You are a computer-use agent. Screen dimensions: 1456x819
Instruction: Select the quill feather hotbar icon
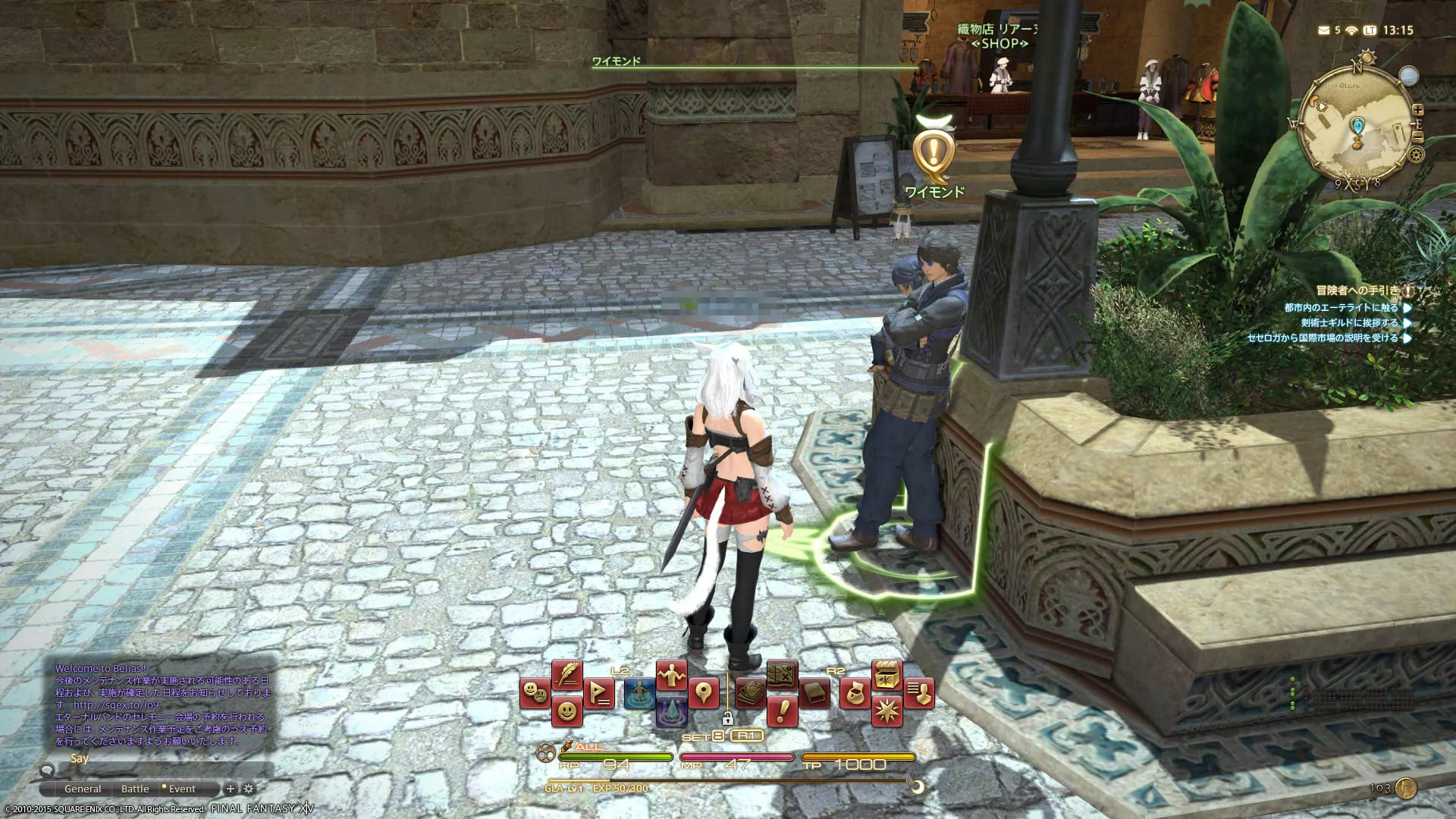point(566,674)
